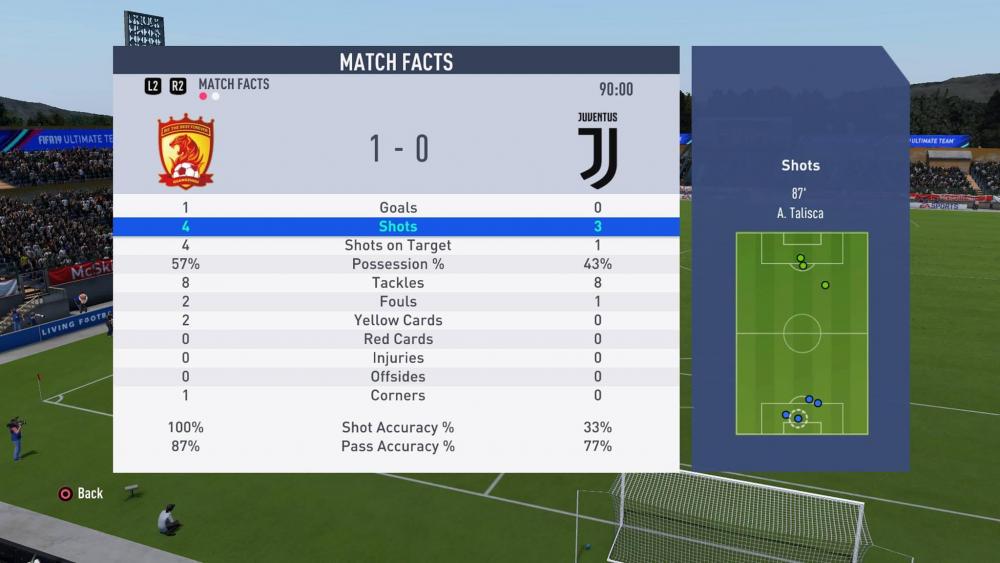This screenshot has height=563, width=1000.
Task: Select the Injuries stat row
Action: coord(397,358)
